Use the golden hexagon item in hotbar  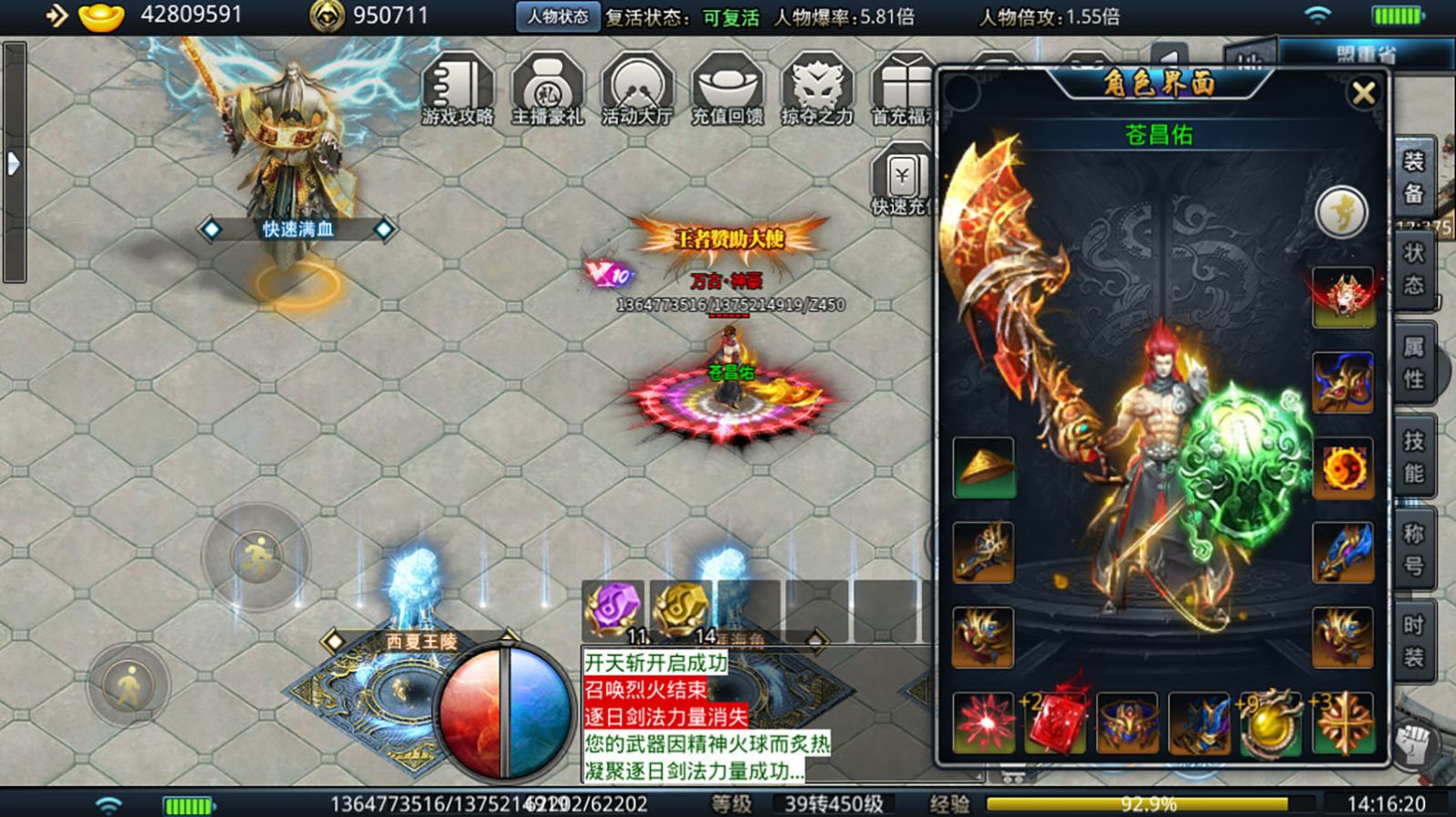[x=680, y=609]
